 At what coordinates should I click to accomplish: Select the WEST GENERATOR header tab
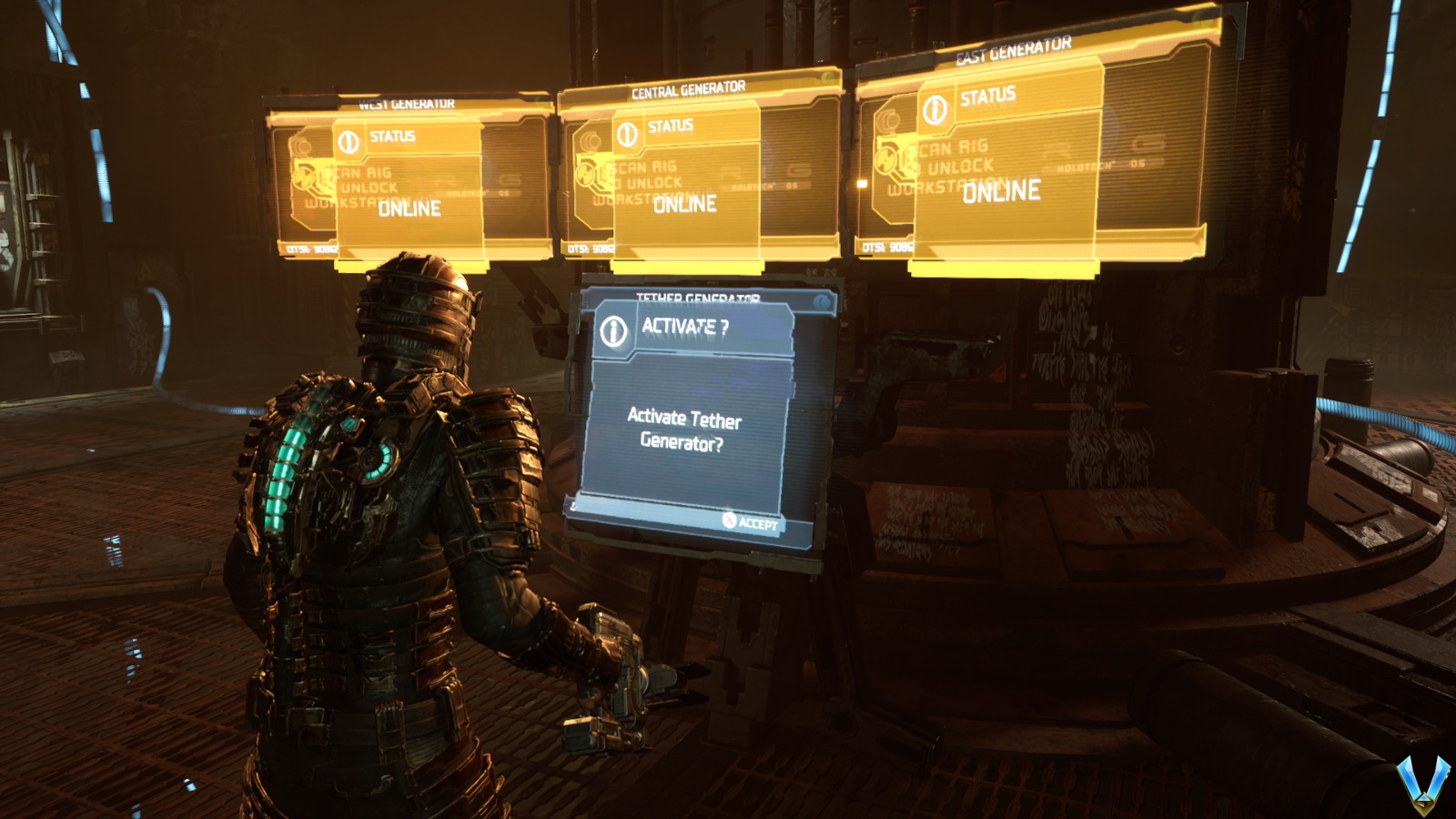406,102
